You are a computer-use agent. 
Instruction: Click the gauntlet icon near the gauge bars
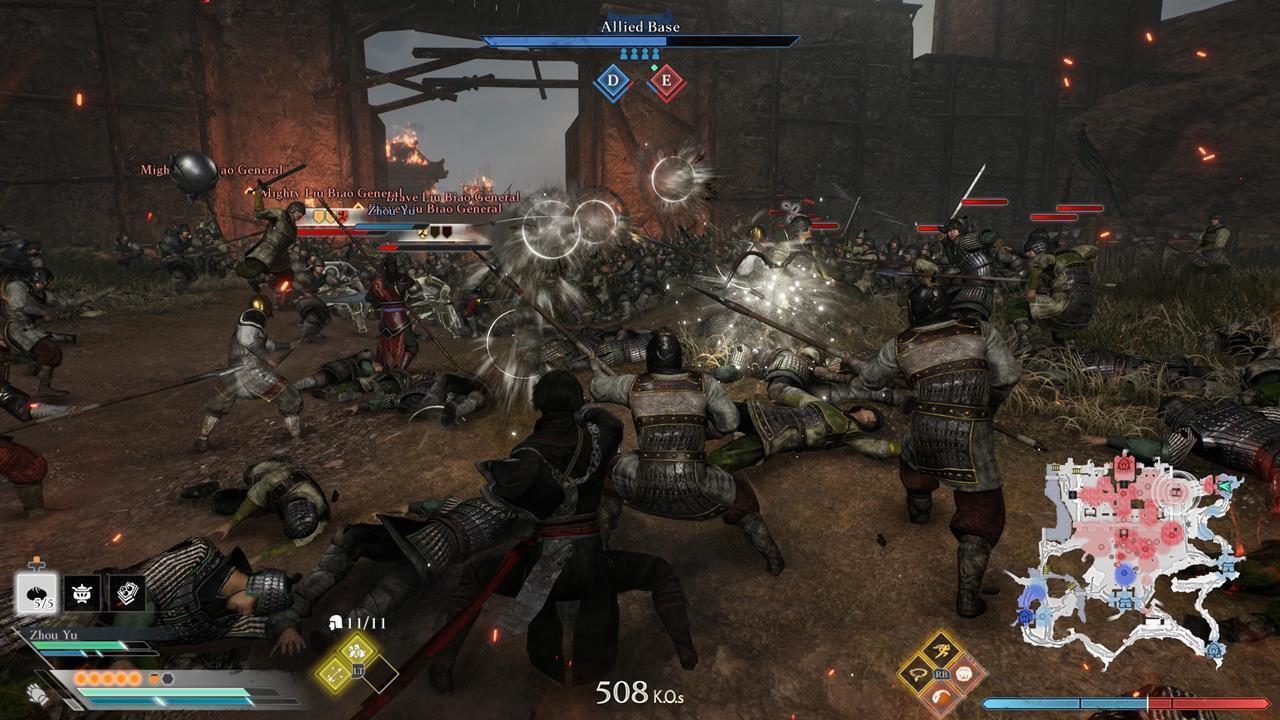point(37,695)
